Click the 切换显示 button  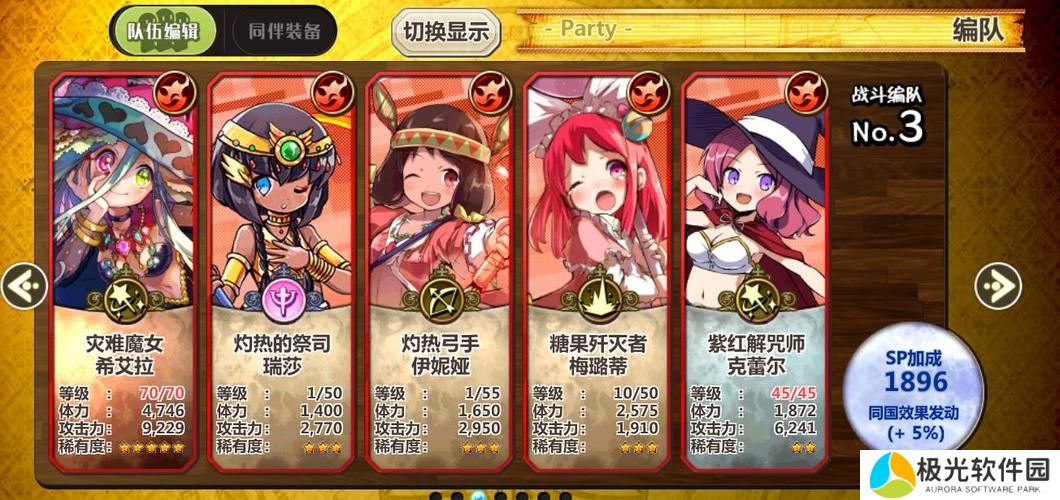tap(446, 31)
